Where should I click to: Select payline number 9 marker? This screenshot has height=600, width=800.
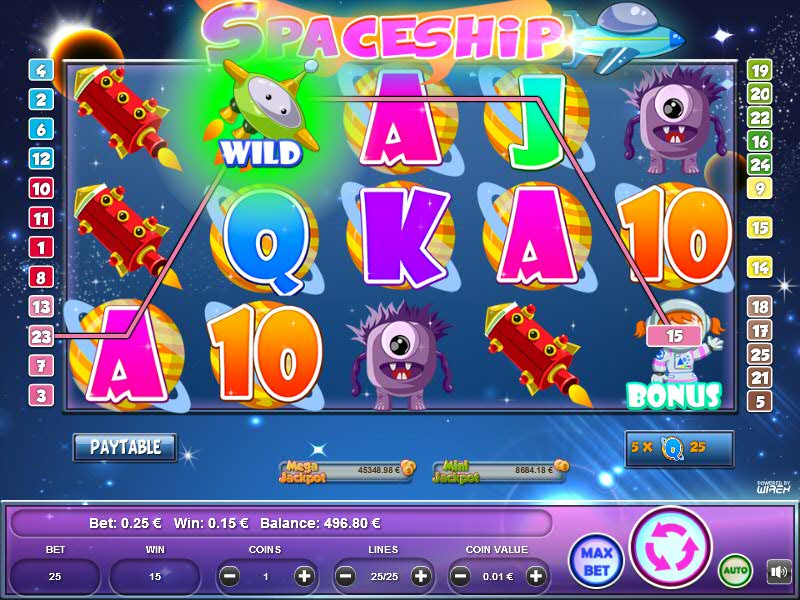click(x=760, y=188)
